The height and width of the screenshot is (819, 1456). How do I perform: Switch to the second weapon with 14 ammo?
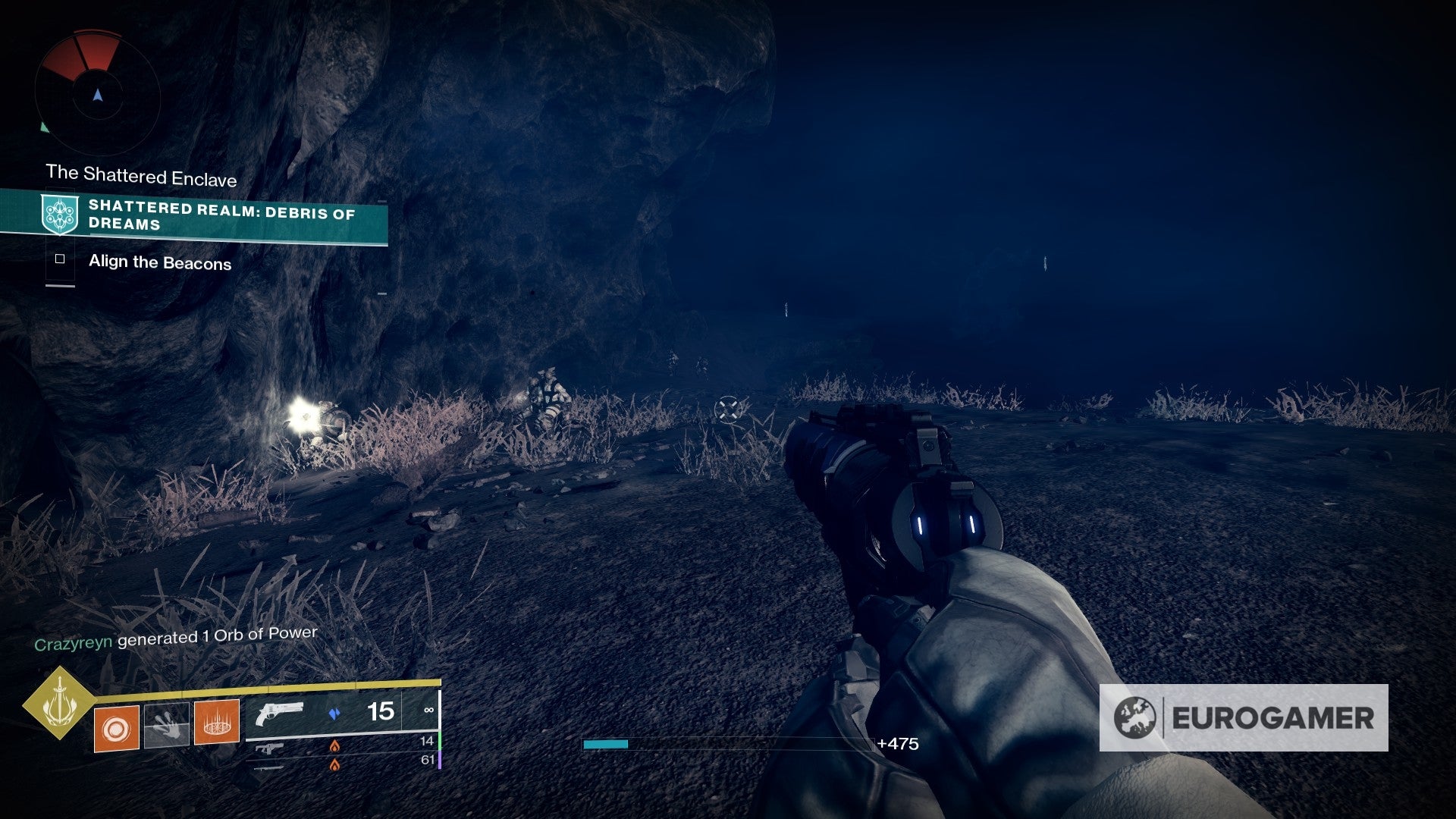pos(269,748)
